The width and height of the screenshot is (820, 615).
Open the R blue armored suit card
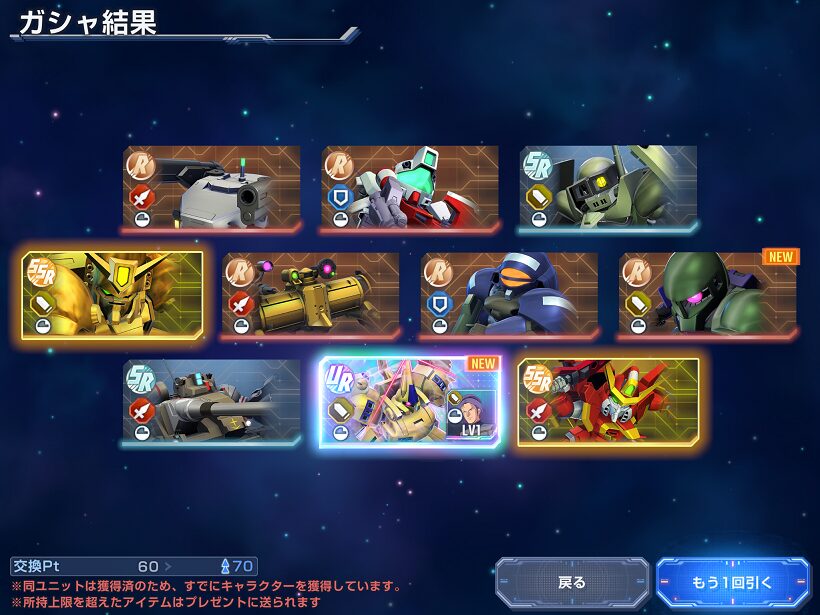(509, 295)
